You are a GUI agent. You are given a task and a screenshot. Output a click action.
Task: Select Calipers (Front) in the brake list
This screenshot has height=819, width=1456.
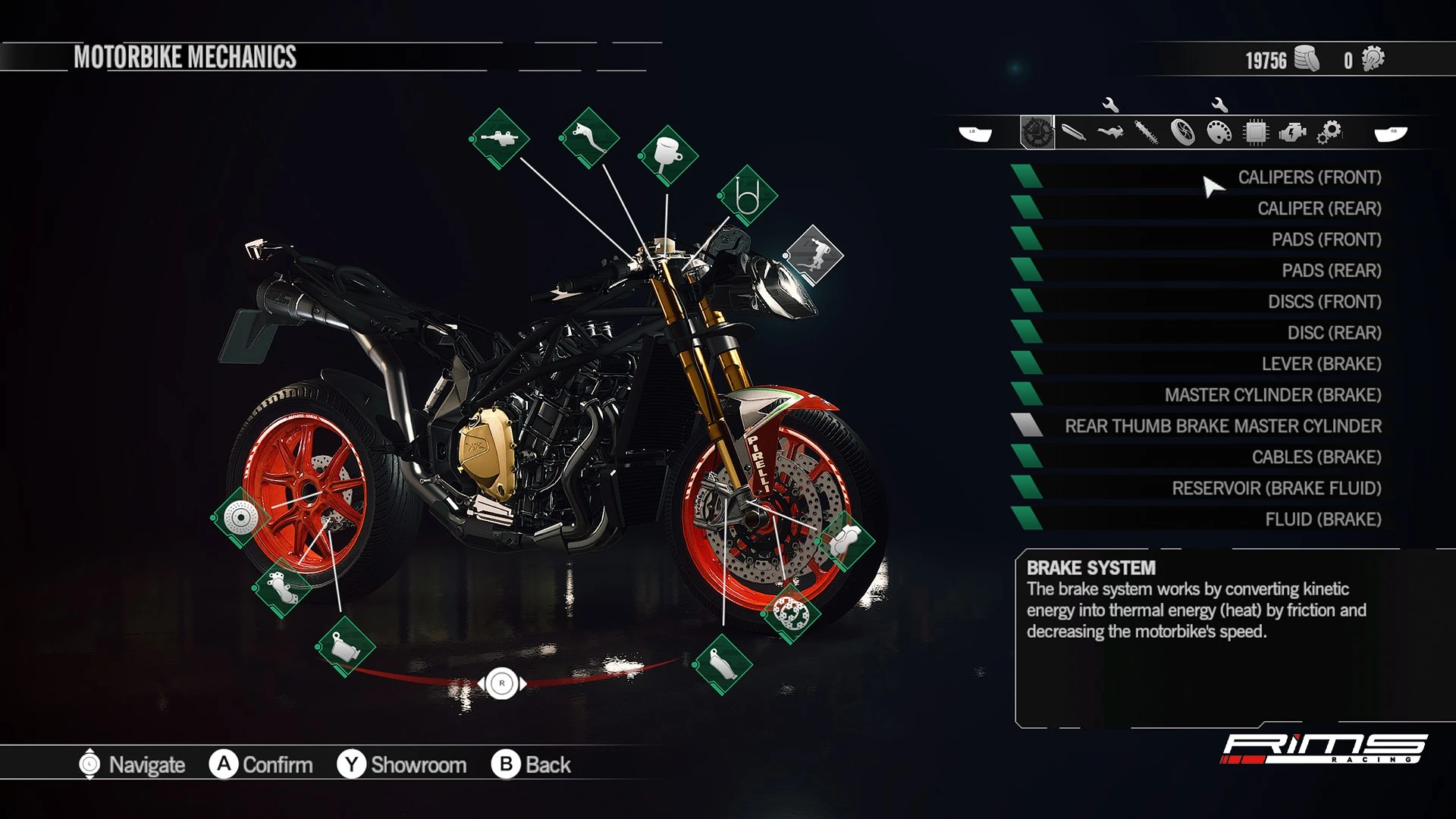[1309, 177]
